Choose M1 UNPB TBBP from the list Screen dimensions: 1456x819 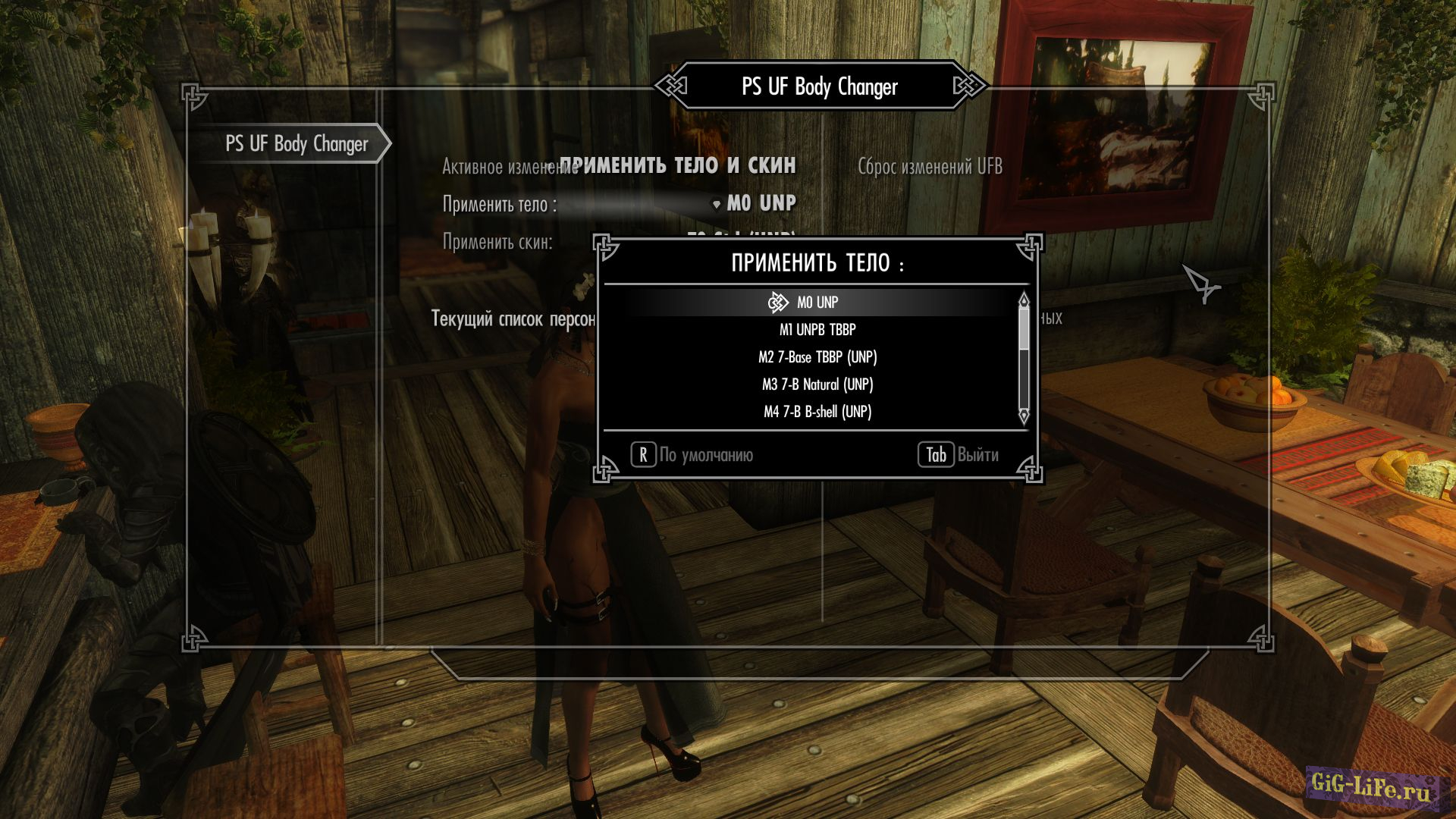(817, 330)
